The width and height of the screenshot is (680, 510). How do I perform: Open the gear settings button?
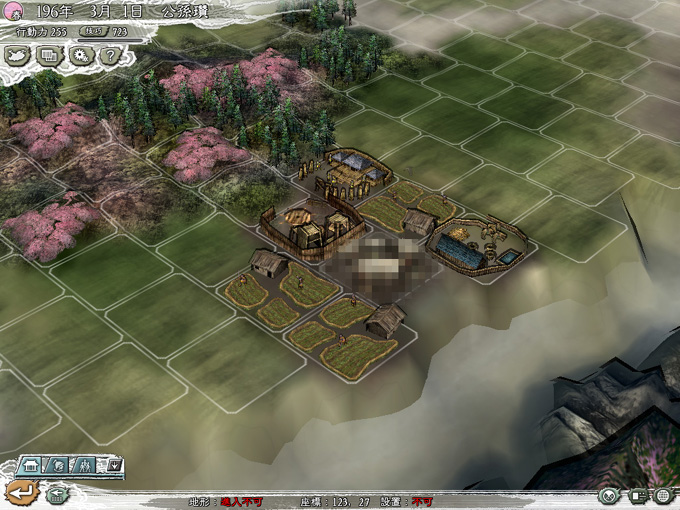pyautogui.click(x=80, y=56)
